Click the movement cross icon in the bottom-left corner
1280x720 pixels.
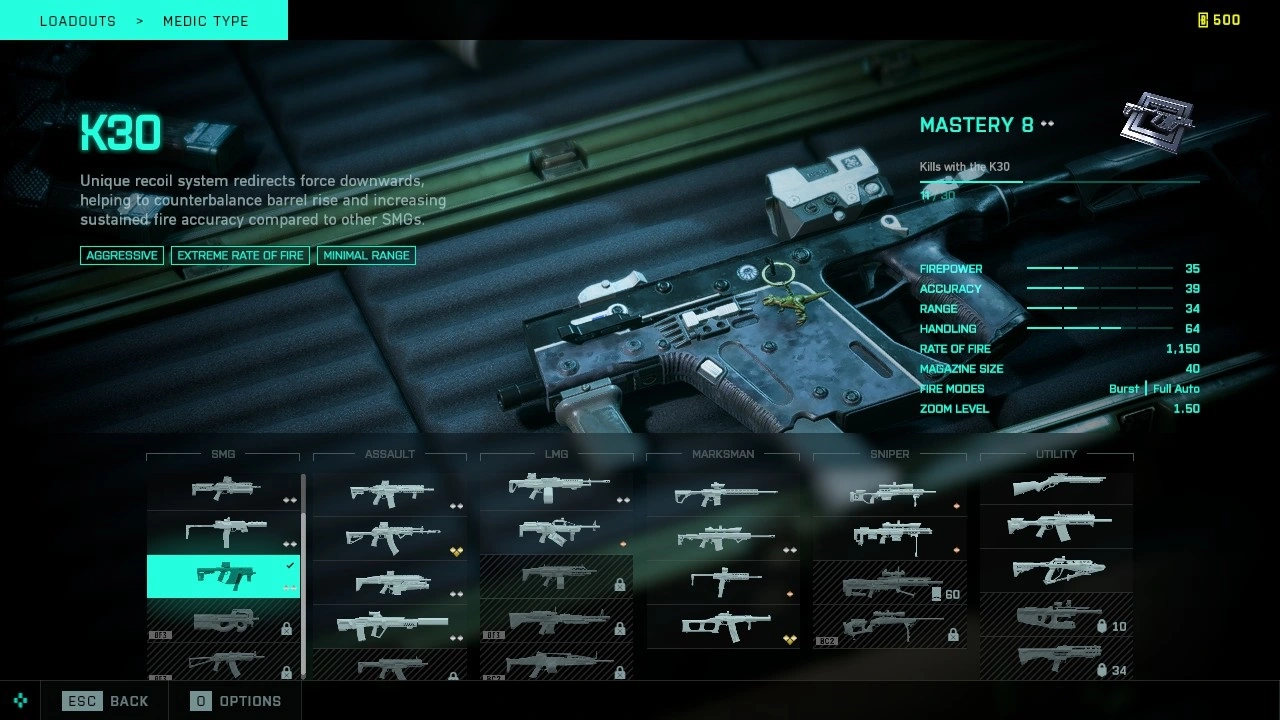[x=19, y=701]
